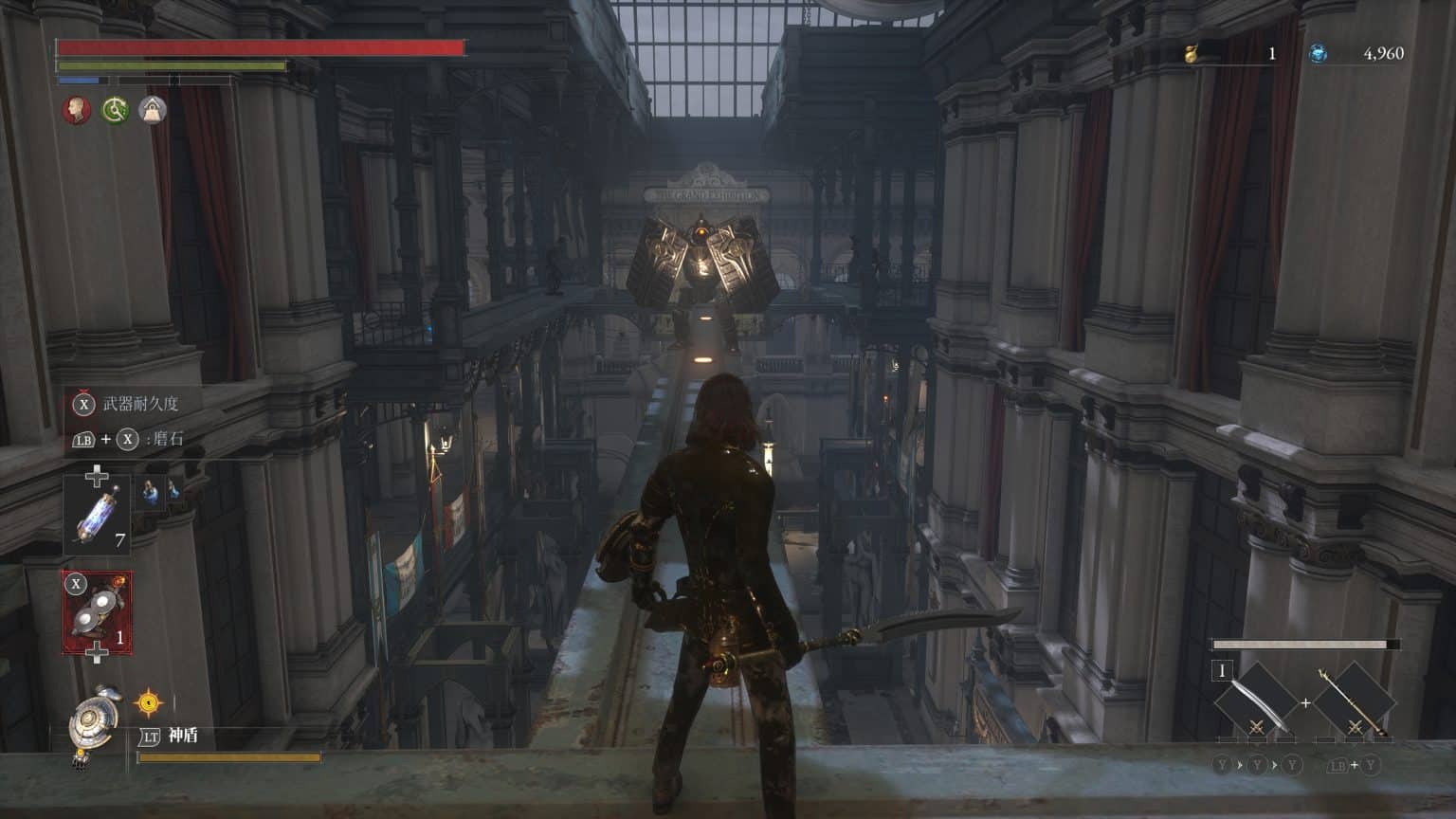Click the blue Ergo currency icon
The width and height of the screenshot is (1456, 819).
coord(1318,54)
